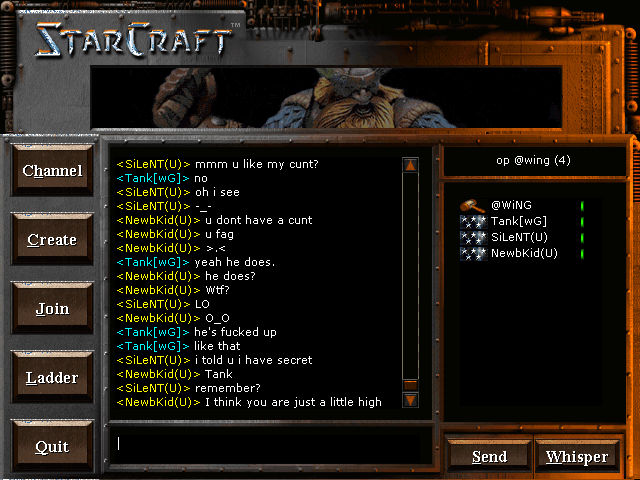Select @WiNG in the user list

[510, 205]
